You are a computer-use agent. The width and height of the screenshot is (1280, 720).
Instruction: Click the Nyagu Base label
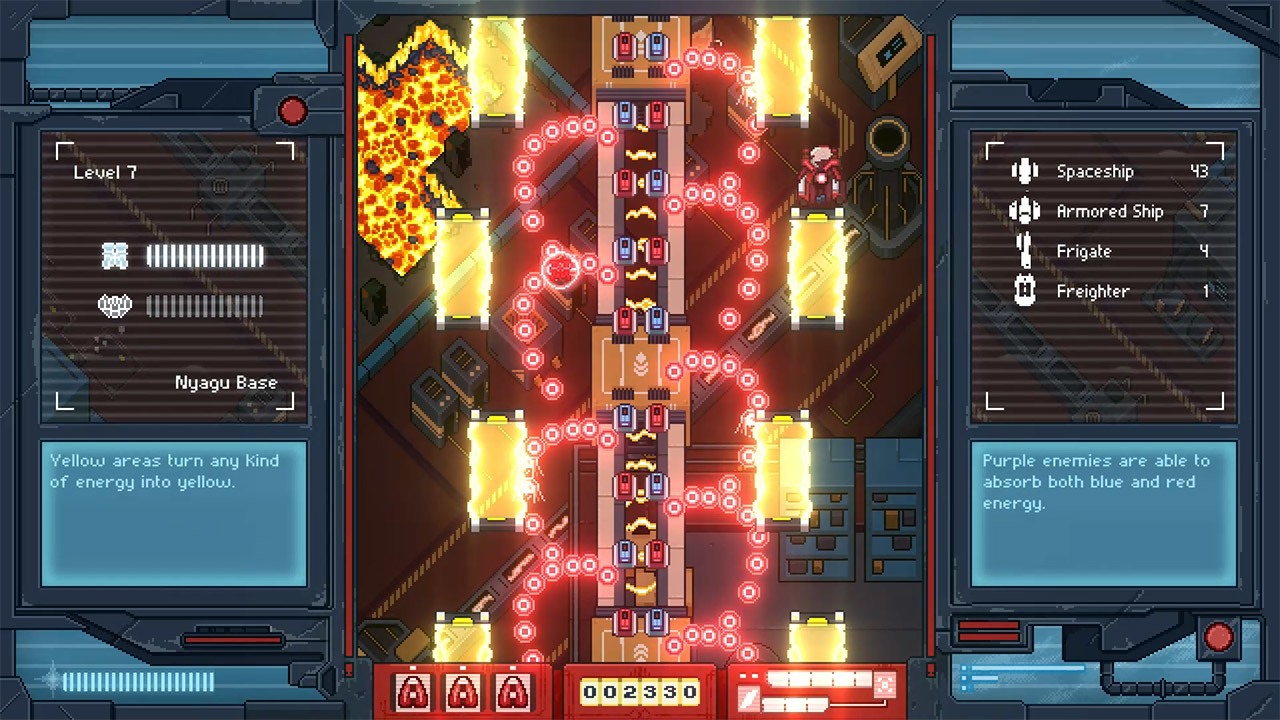click(x=225, y=382)
